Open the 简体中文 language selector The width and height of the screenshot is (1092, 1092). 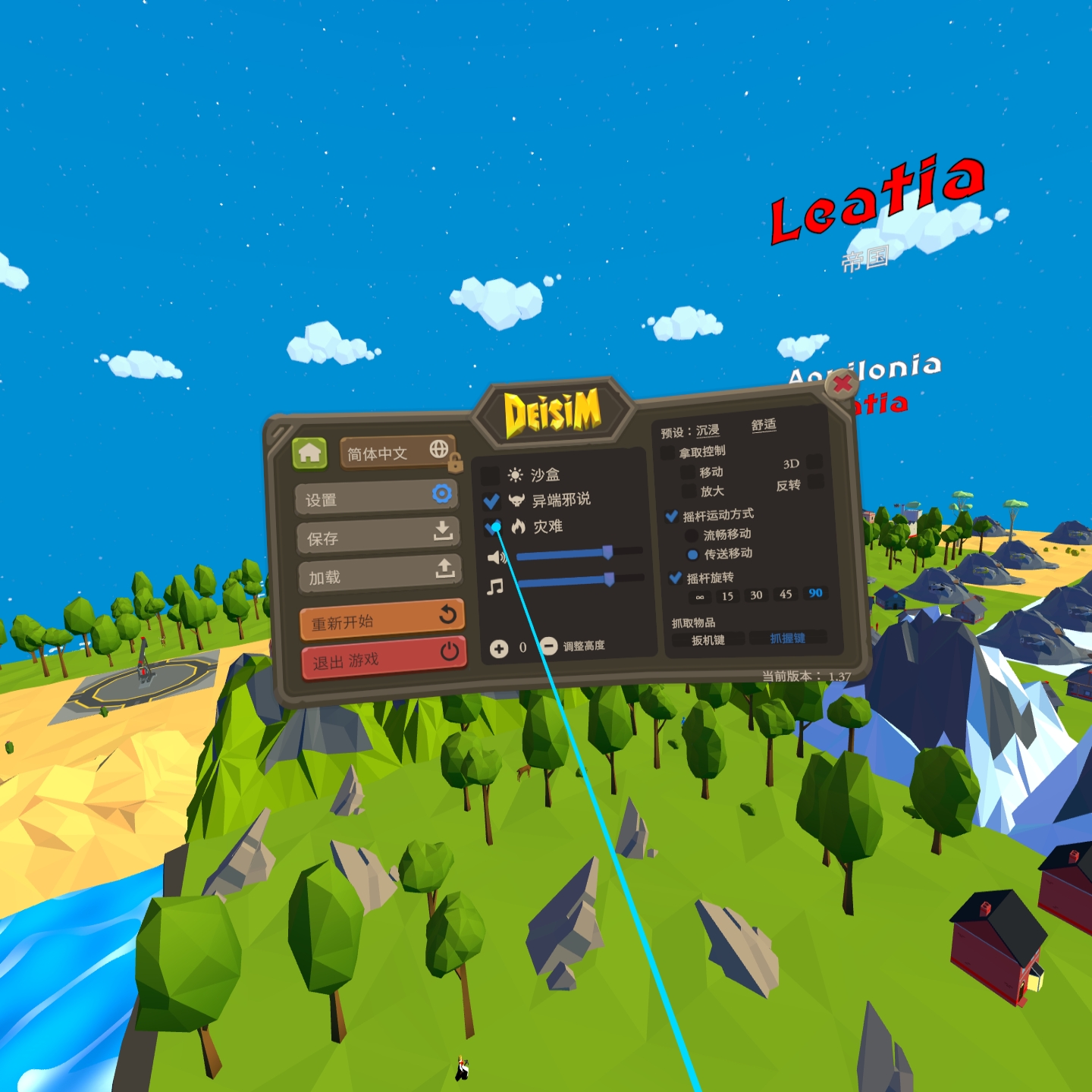(x=396, y=452)
